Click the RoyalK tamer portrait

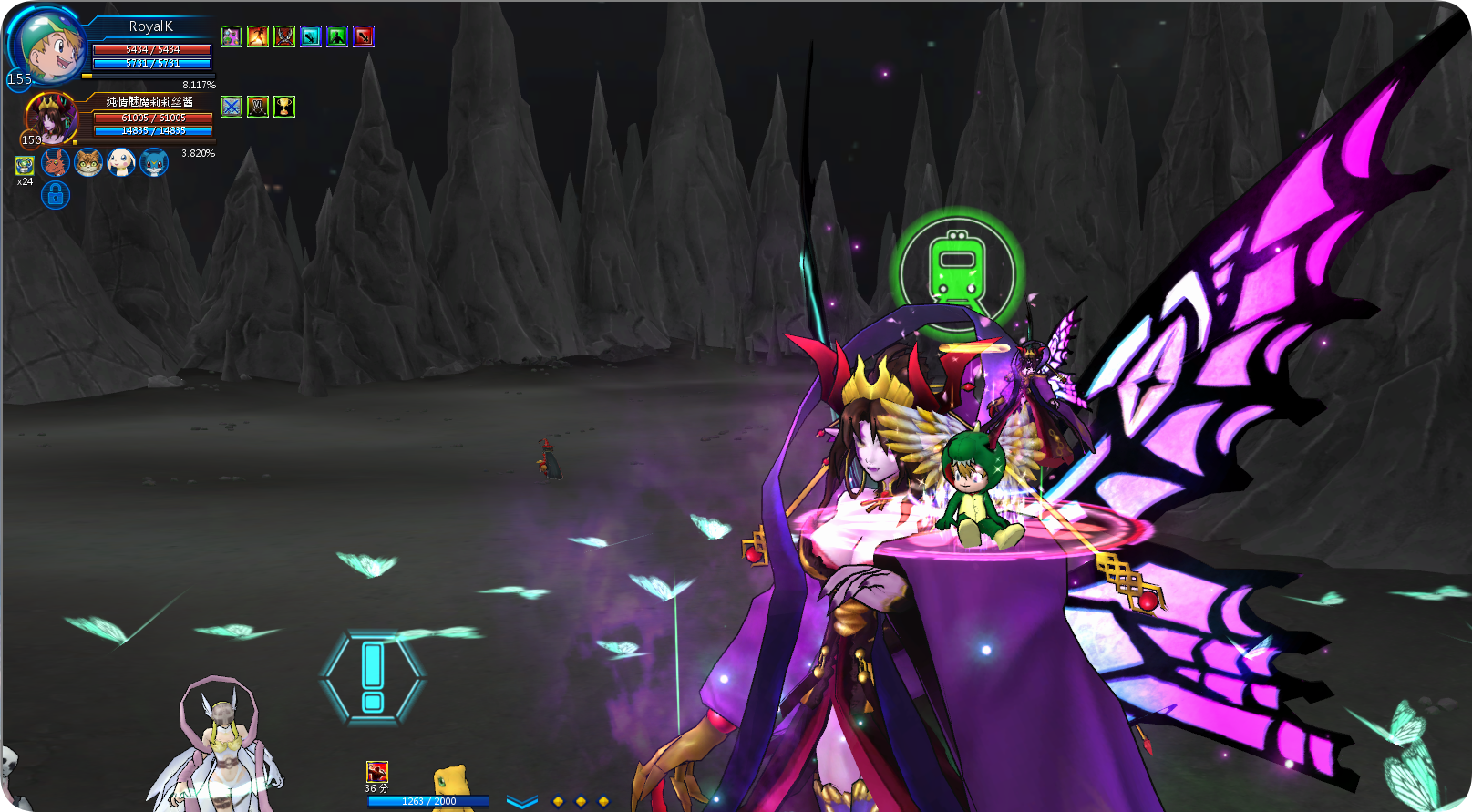[47, 46]
